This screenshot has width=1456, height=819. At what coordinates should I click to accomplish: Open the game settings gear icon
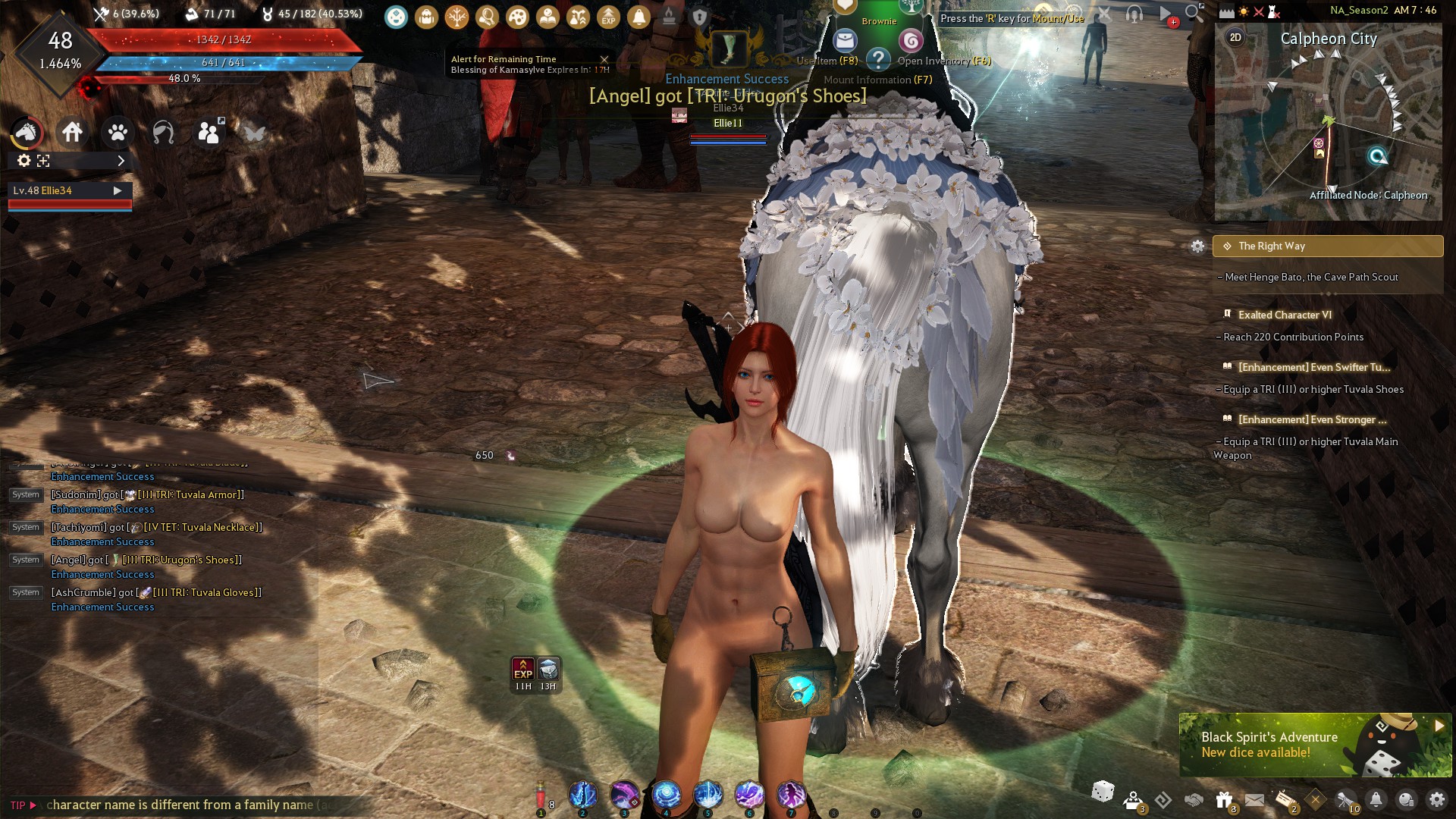[x=1437, y=799]
